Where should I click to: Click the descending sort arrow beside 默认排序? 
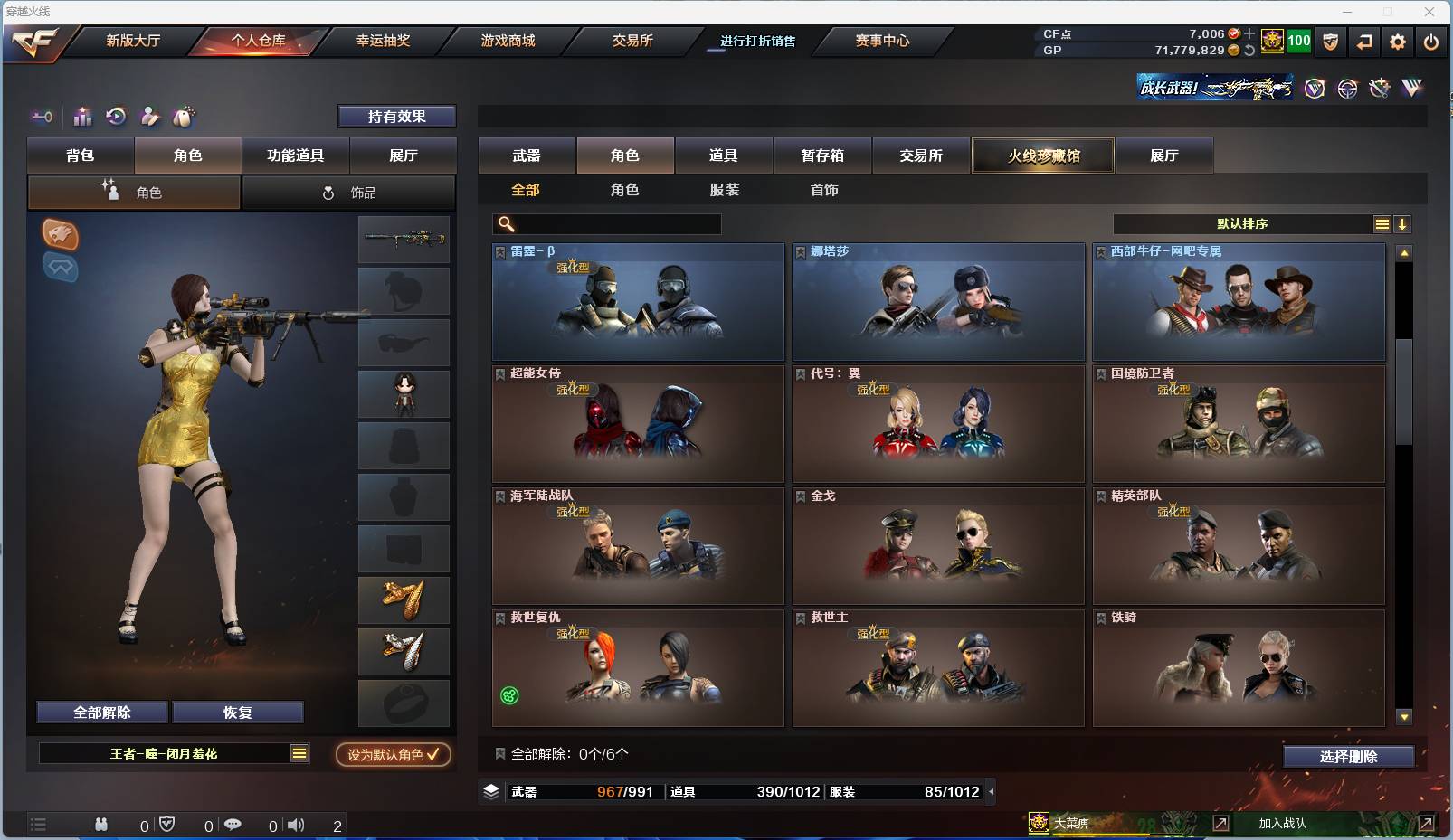coord(1401,222)
